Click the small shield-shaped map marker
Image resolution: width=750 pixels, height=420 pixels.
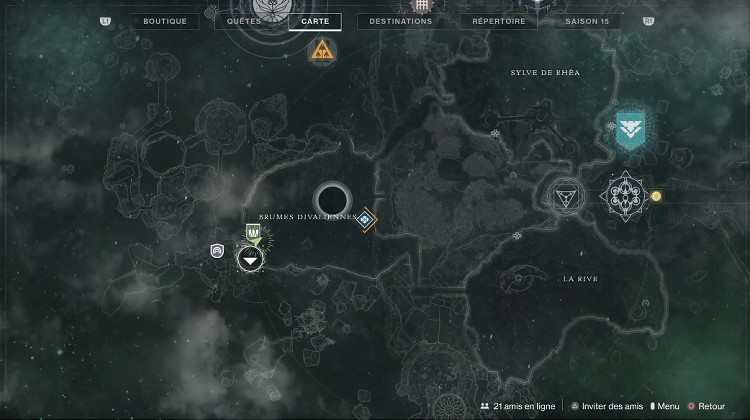216,251
